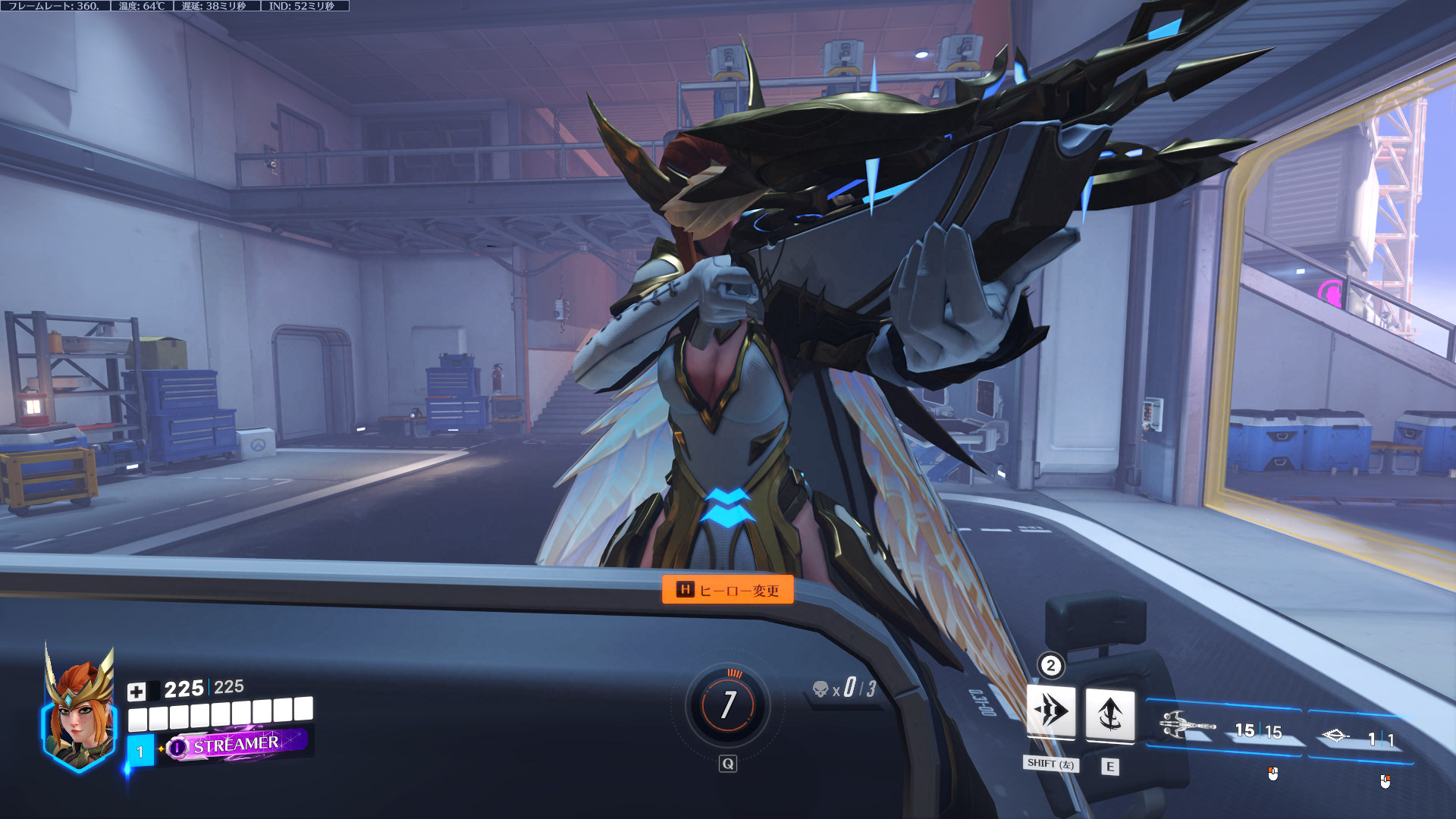Select the blue level 1 badge

point(140,751)
